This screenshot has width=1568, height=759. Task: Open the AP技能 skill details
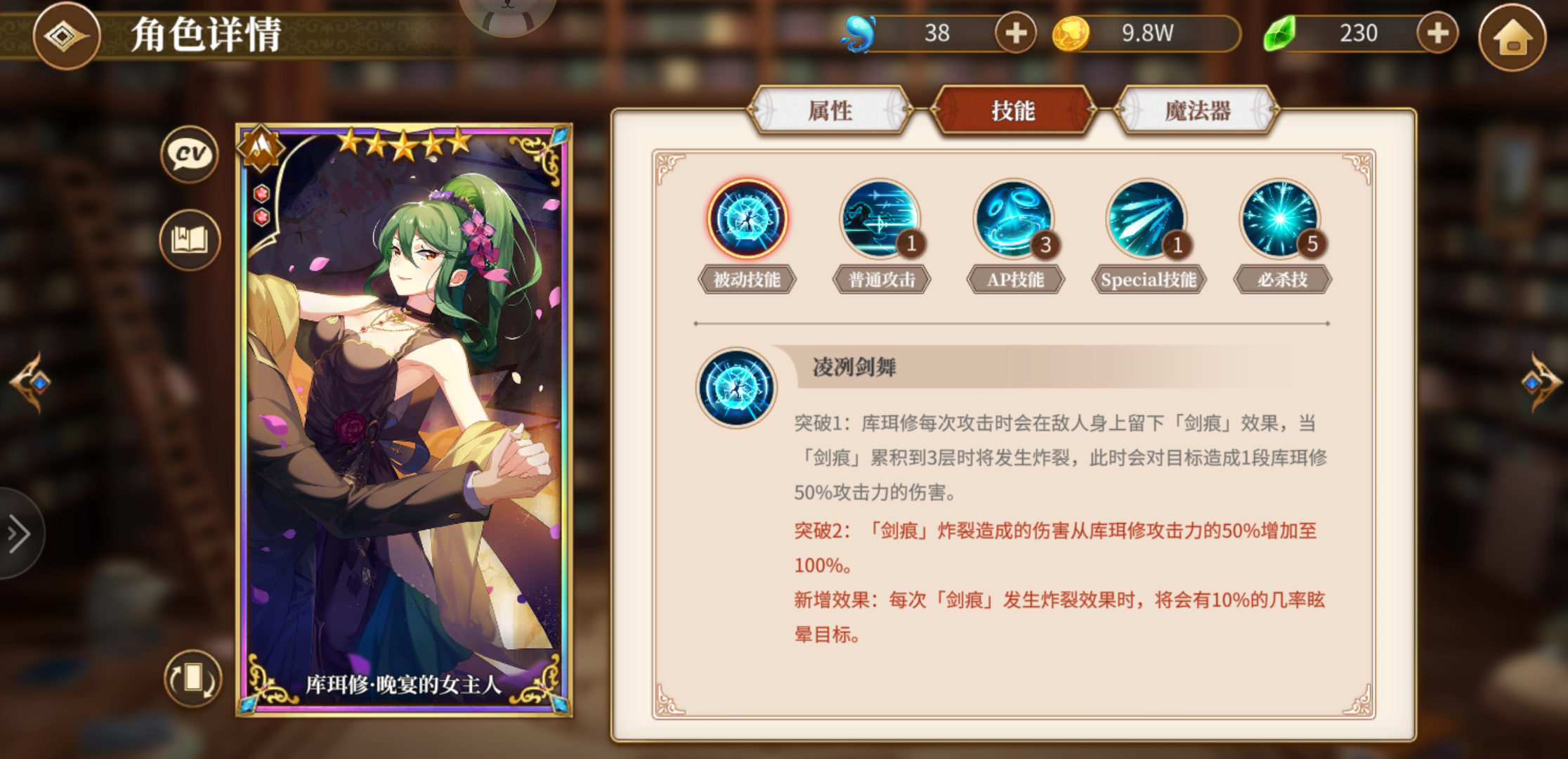point(1014,221)
